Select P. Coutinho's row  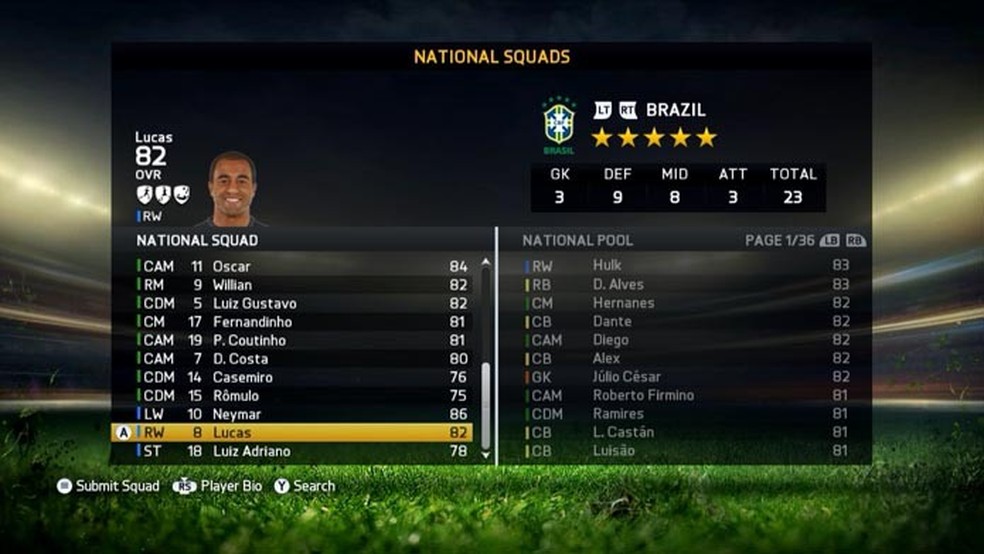tap(300, 341)
